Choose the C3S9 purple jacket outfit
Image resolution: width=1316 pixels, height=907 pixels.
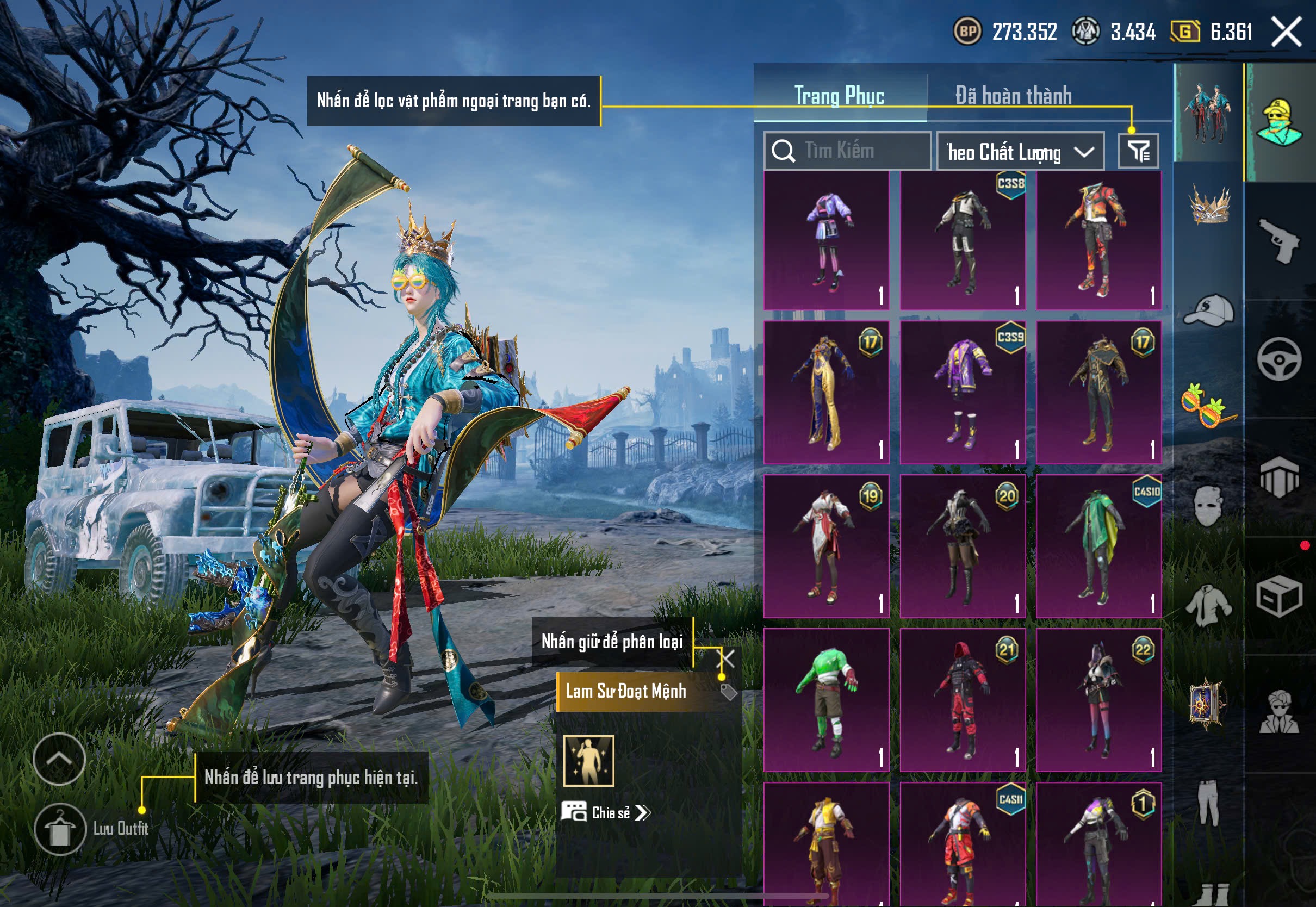click(963, 393)
